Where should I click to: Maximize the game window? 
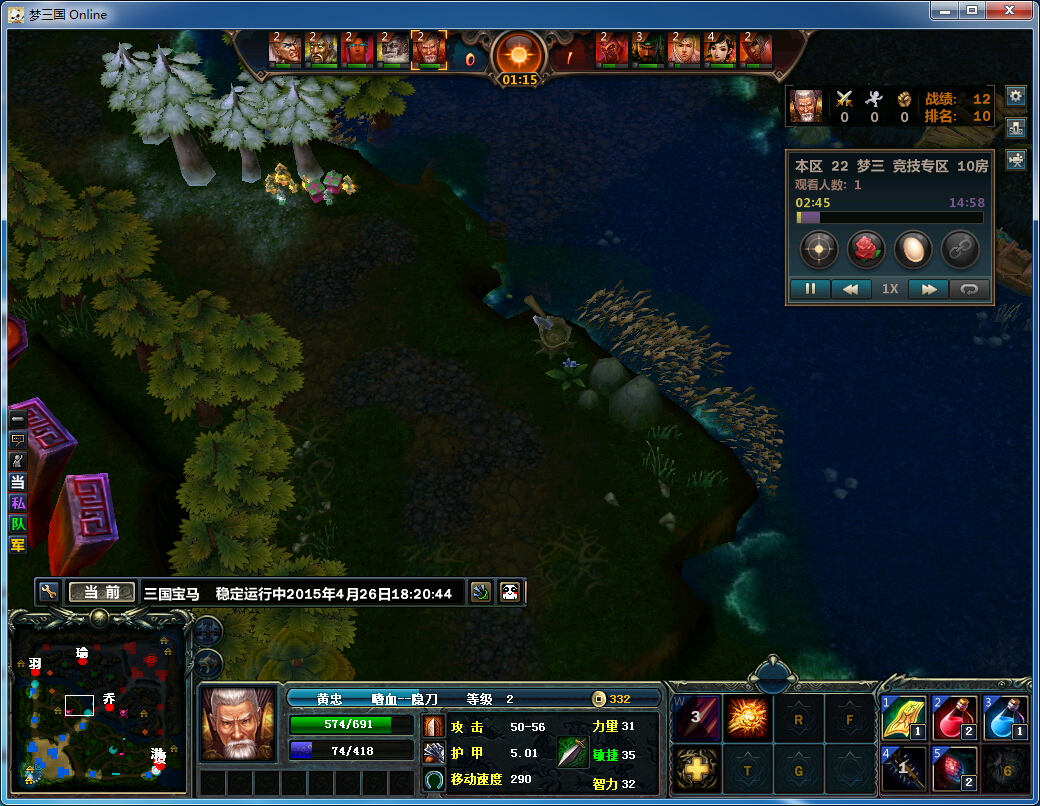pos(971,11)
